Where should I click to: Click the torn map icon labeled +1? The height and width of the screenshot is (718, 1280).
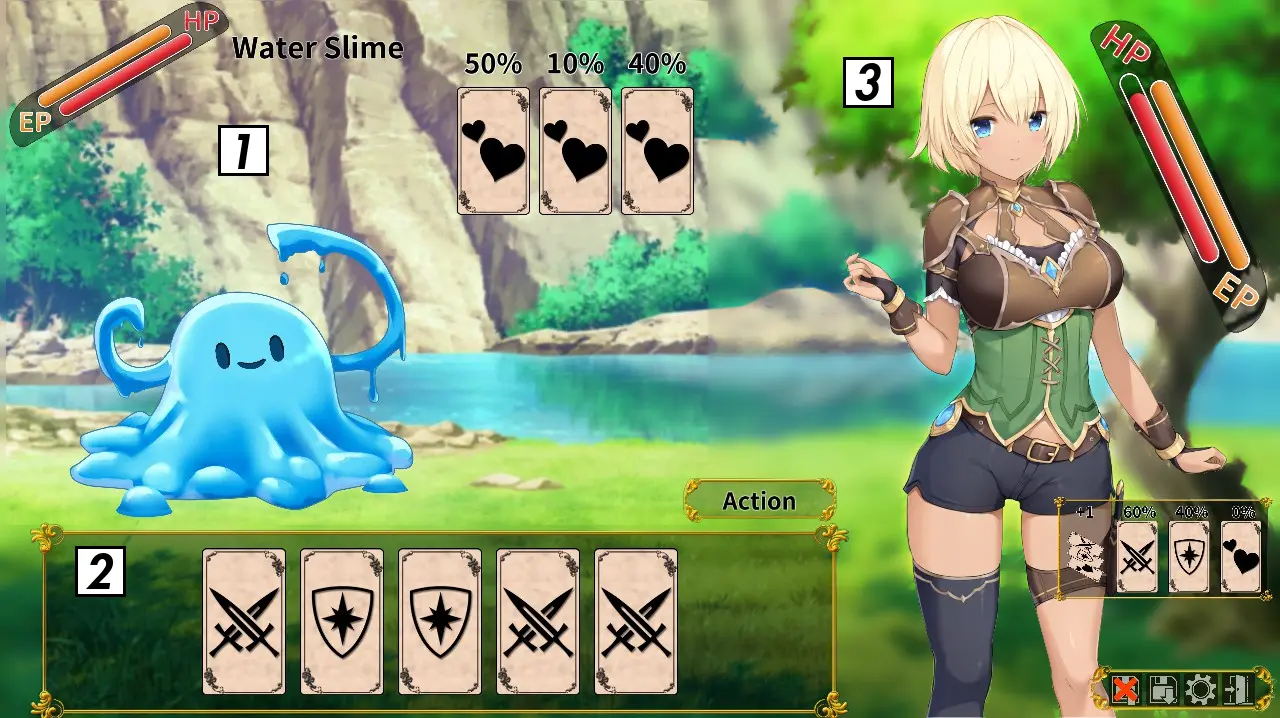(x=1084, y=555)
